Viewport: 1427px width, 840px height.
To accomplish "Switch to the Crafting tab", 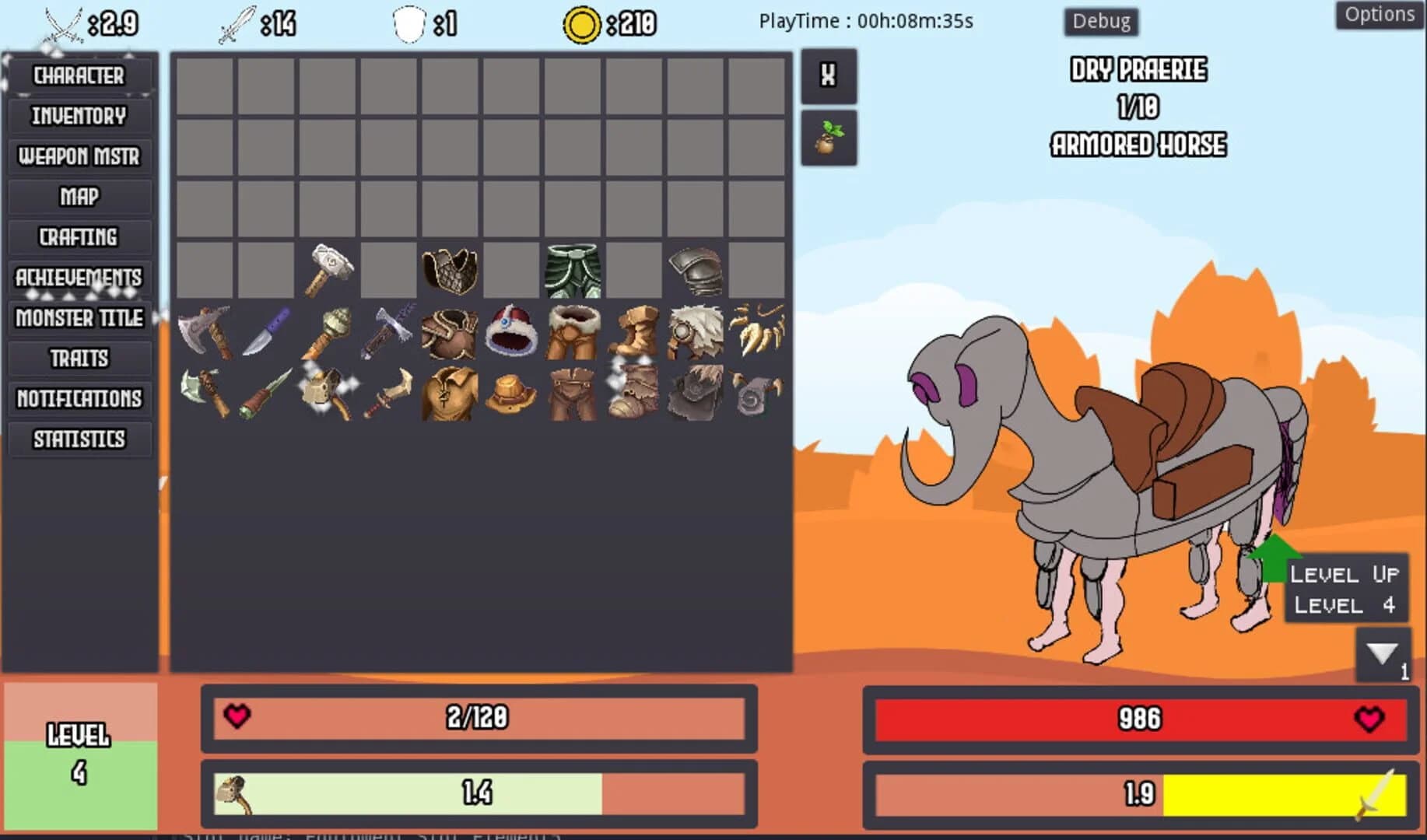I will 80,237.
